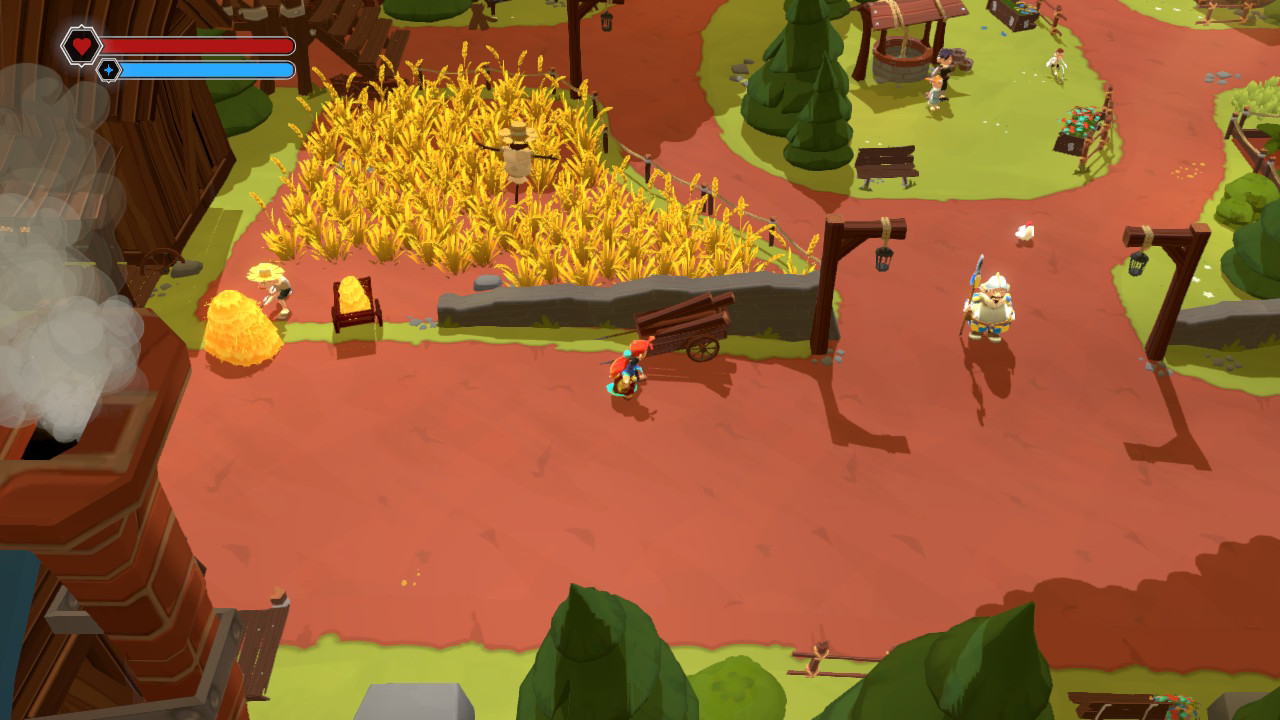The width and height of the screenshot is (1280, 720).
Task: Click the hanging lantern on the right gate post
Action: [1137, 262]
